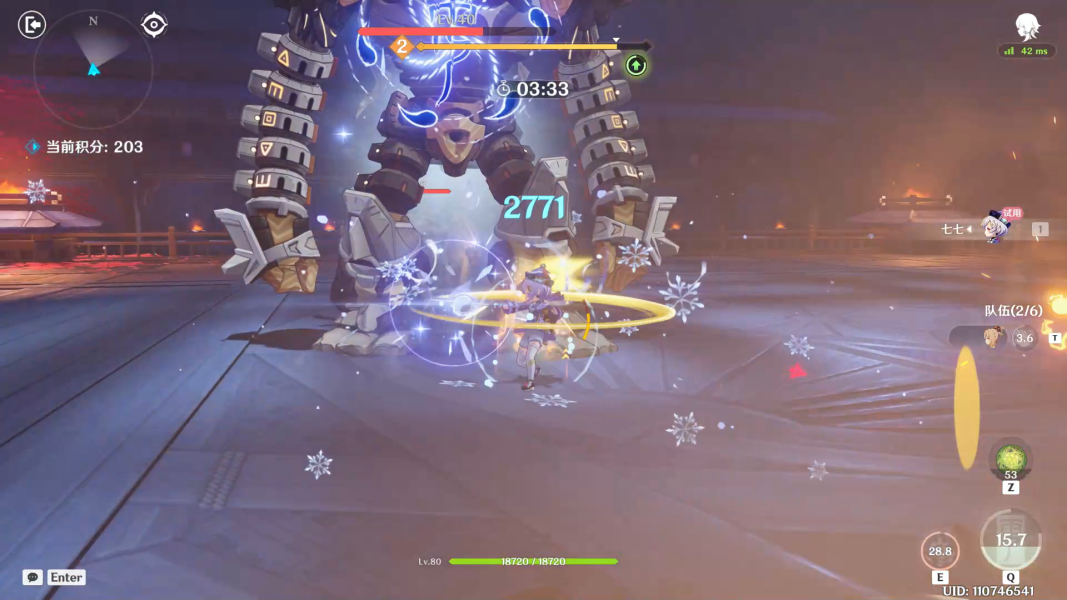Activate the Elemental Skill icon showing 28.8

pos(940,551)
